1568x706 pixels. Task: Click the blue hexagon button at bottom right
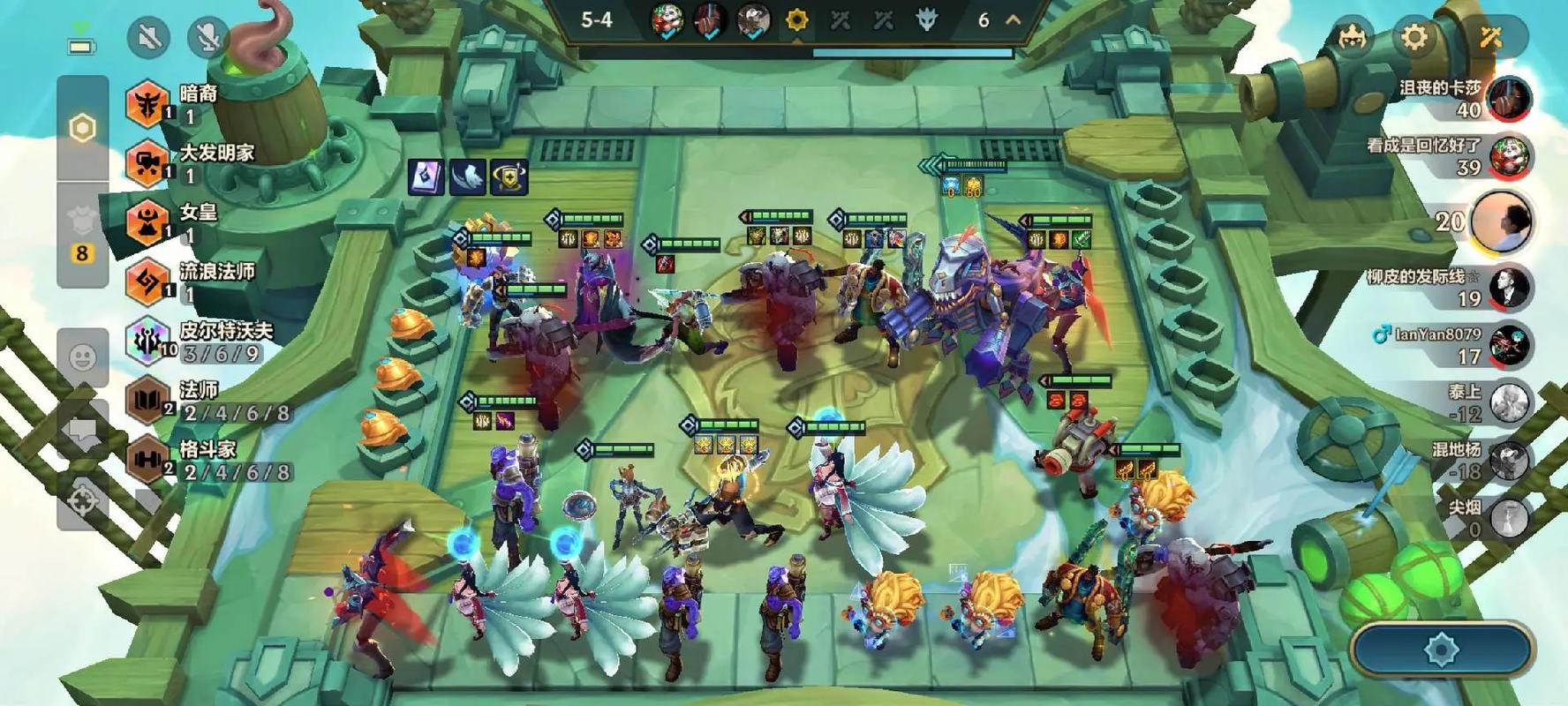click(1442, 651)
